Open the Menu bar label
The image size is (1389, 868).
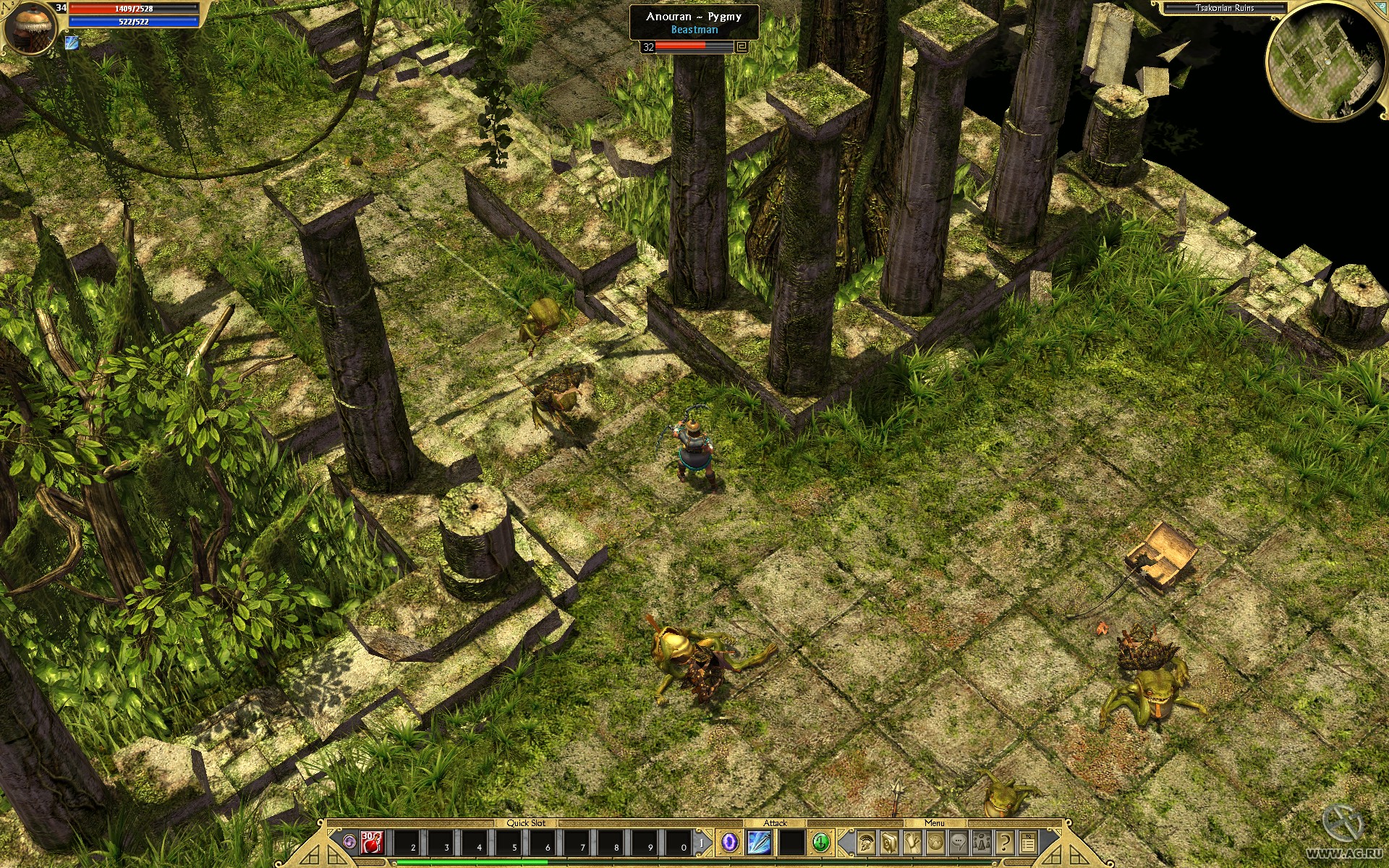[x=935, y=822]
